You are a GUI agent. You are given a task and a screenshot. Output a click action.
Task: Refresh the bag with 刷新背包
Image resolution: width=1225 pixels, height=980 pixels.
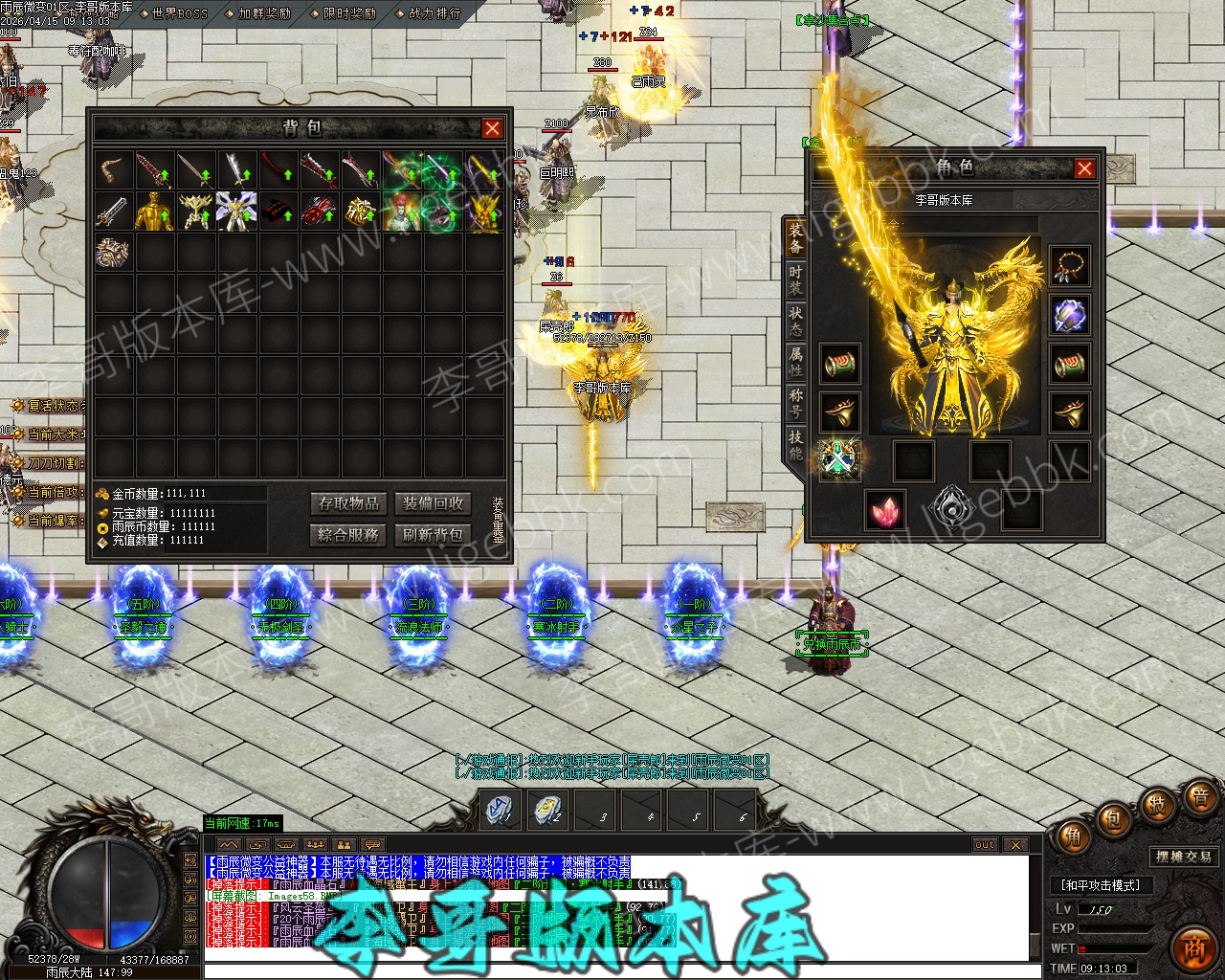click(x=433, y=534)
